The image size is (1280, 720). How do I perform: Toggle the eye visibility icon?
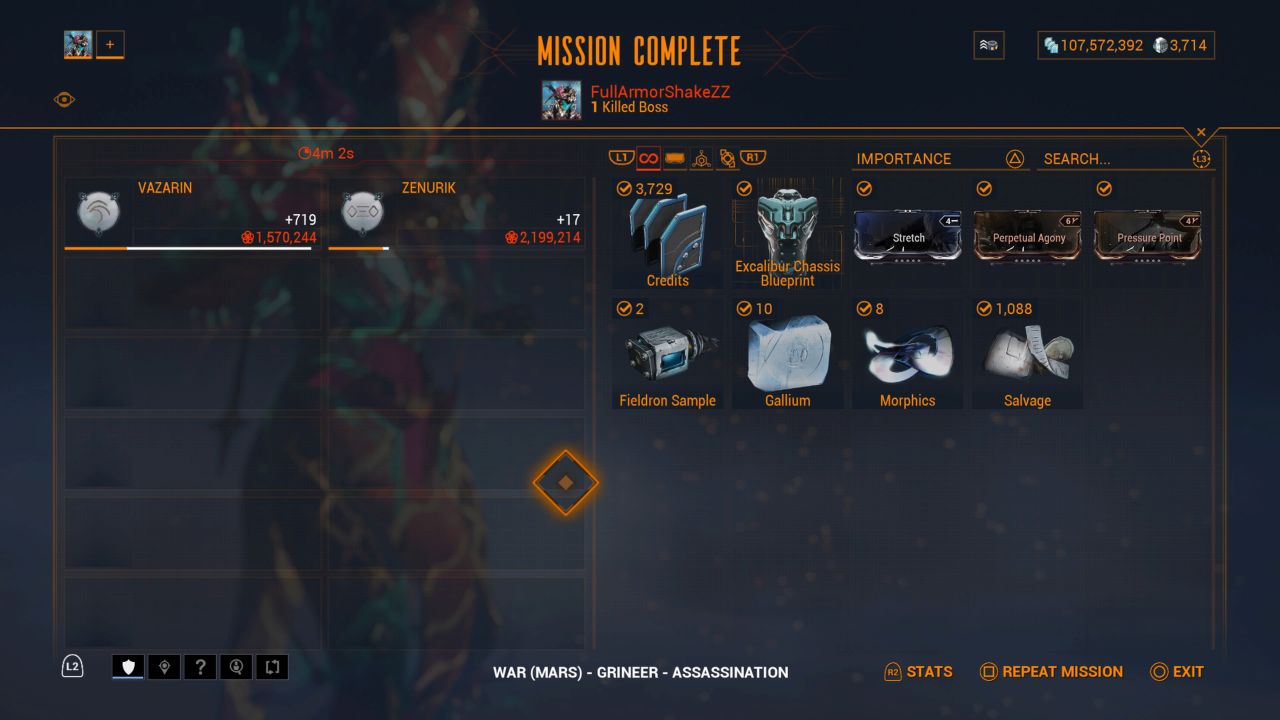coord(64,99)
